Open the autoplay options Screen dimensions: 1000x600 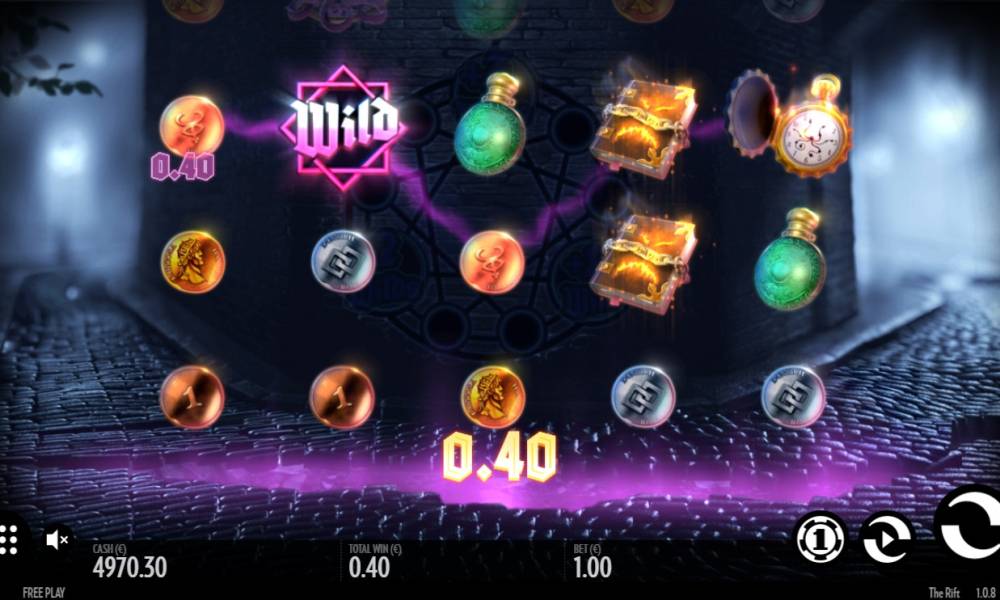pos(886,538)
